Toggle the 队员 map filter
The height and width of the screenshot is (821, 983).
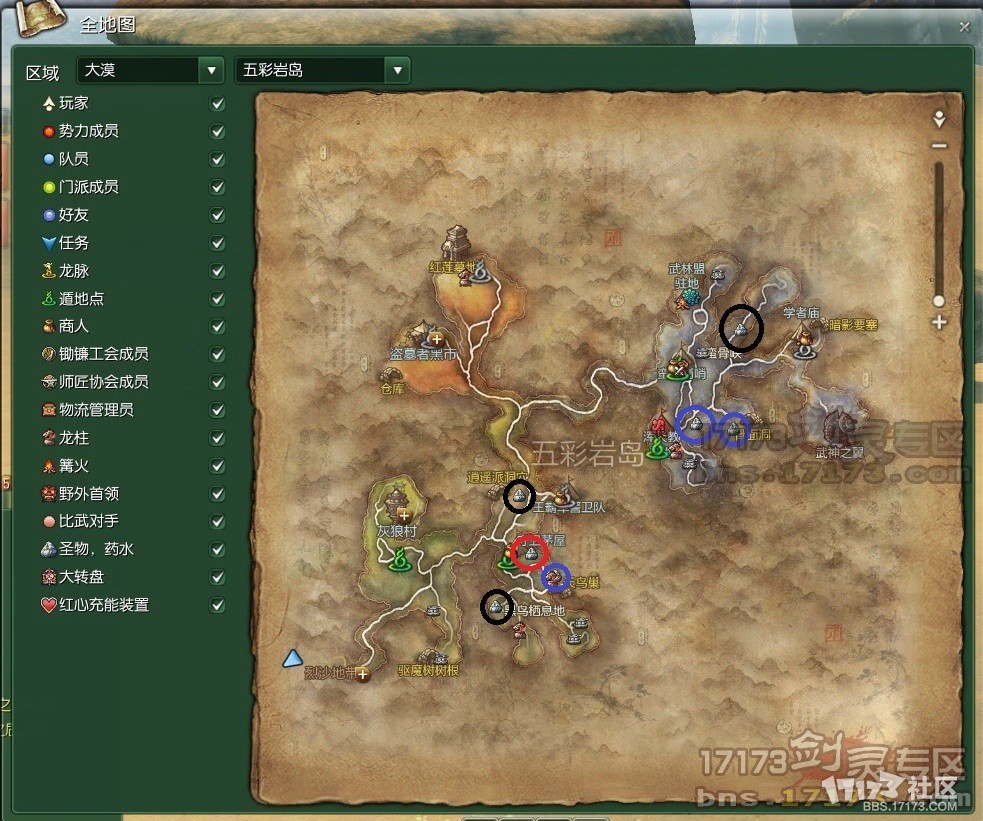(x=218, y=159)
